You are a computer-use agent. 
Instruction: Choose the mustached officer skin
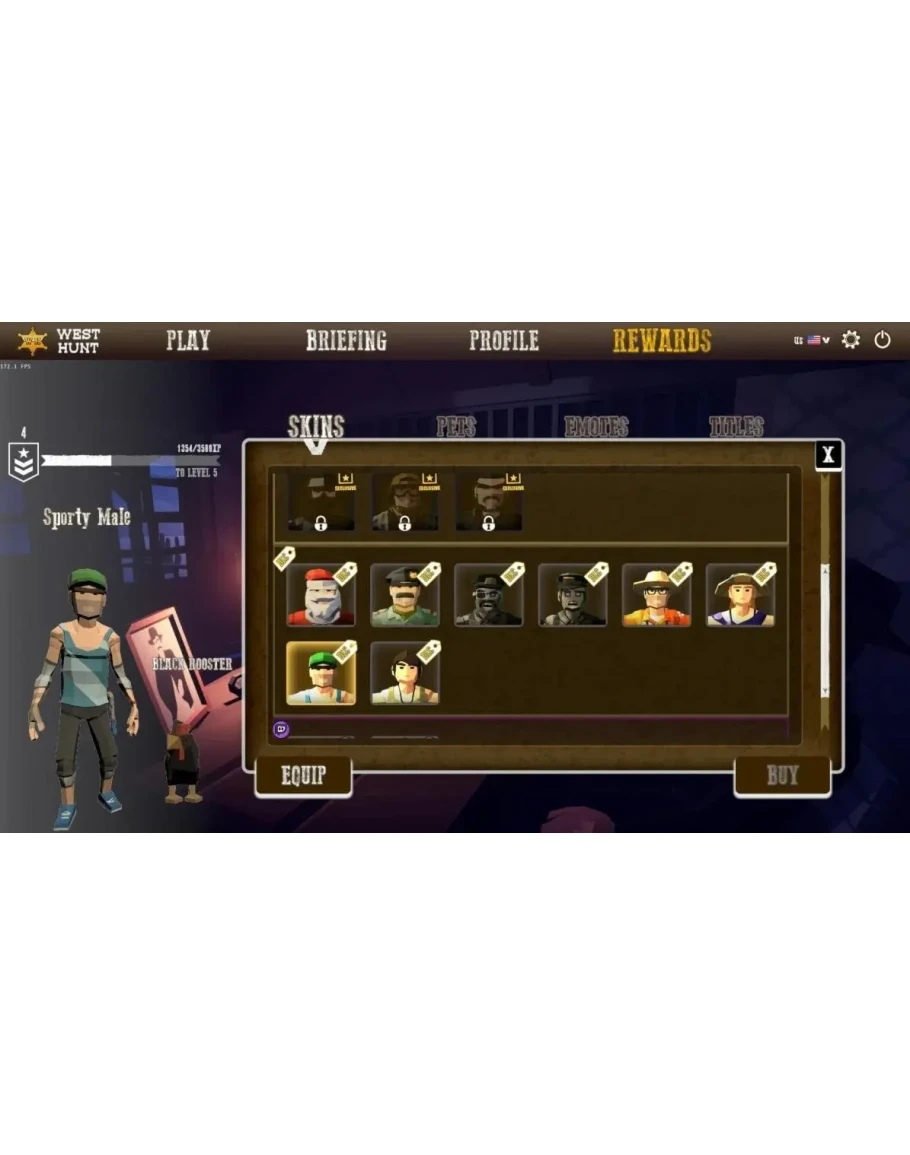pyautogui.click(x=405, y=596)
